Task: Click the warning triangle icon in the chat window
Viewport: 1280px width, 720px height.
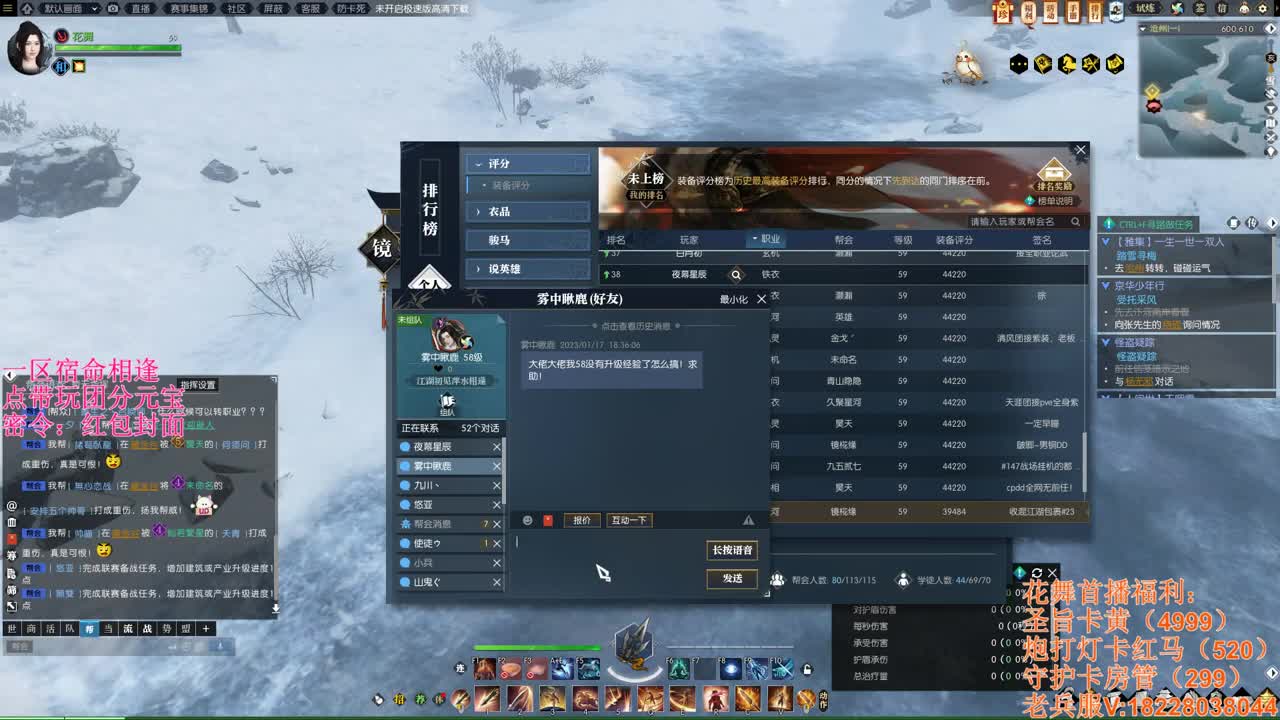Action: point(746,520)
